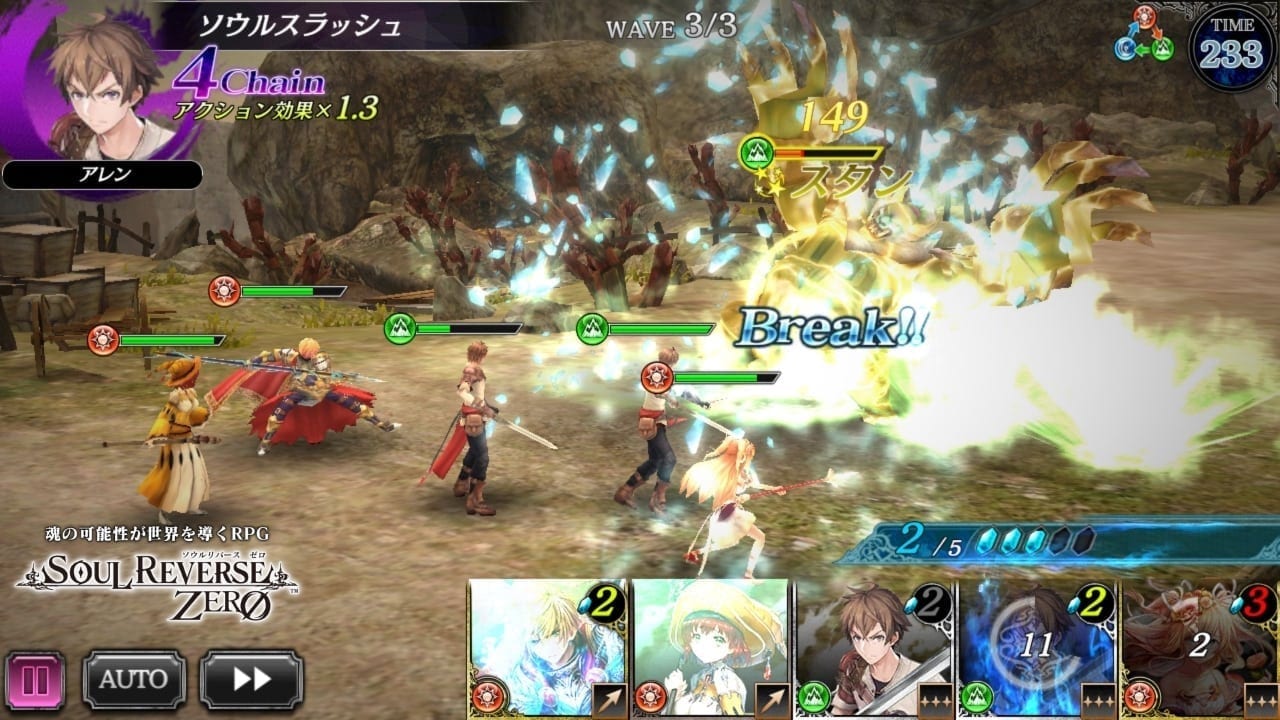Activate the fast-forward speed button
The width and height of the screenshot is (1280, 720).
251,680
